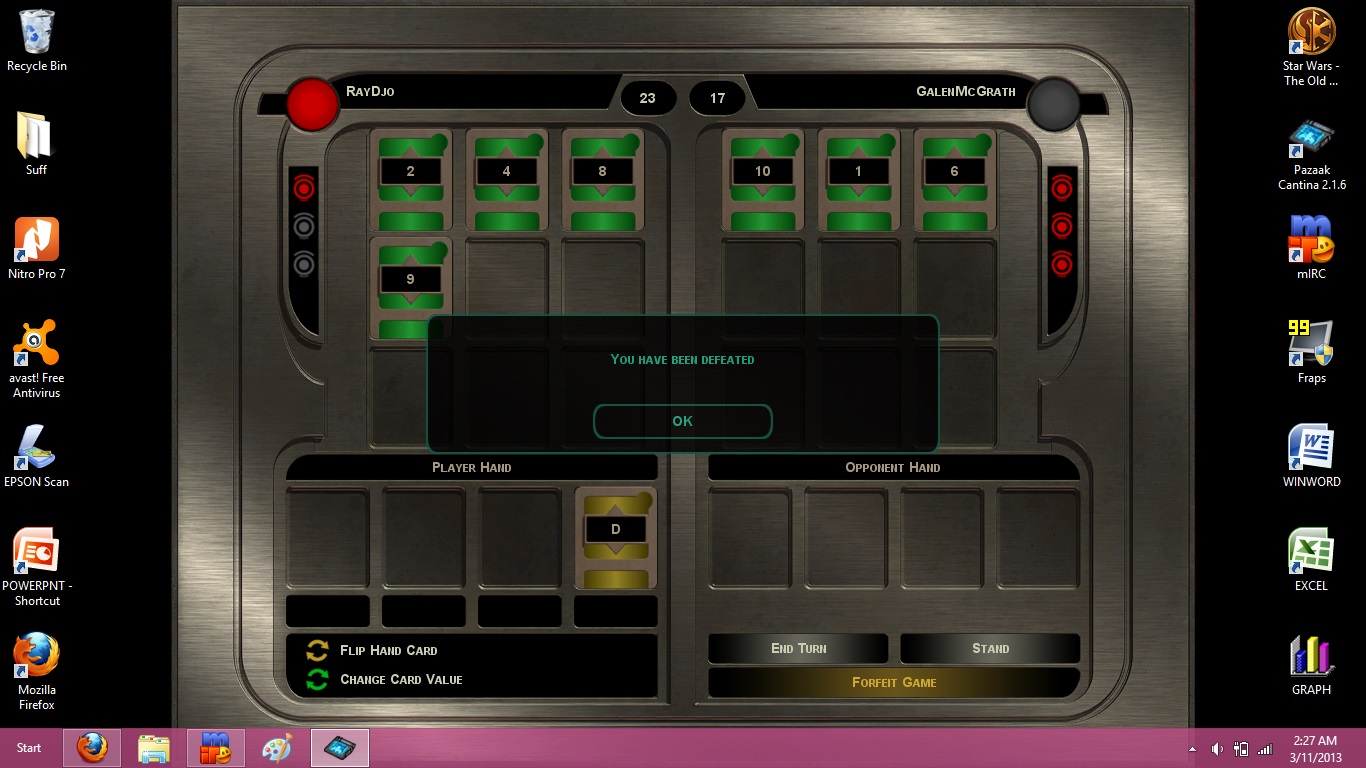Click the End Turn button
The height and width of the screenshot is (768, 1366).
pyautogui.click(x=798, y=648)
